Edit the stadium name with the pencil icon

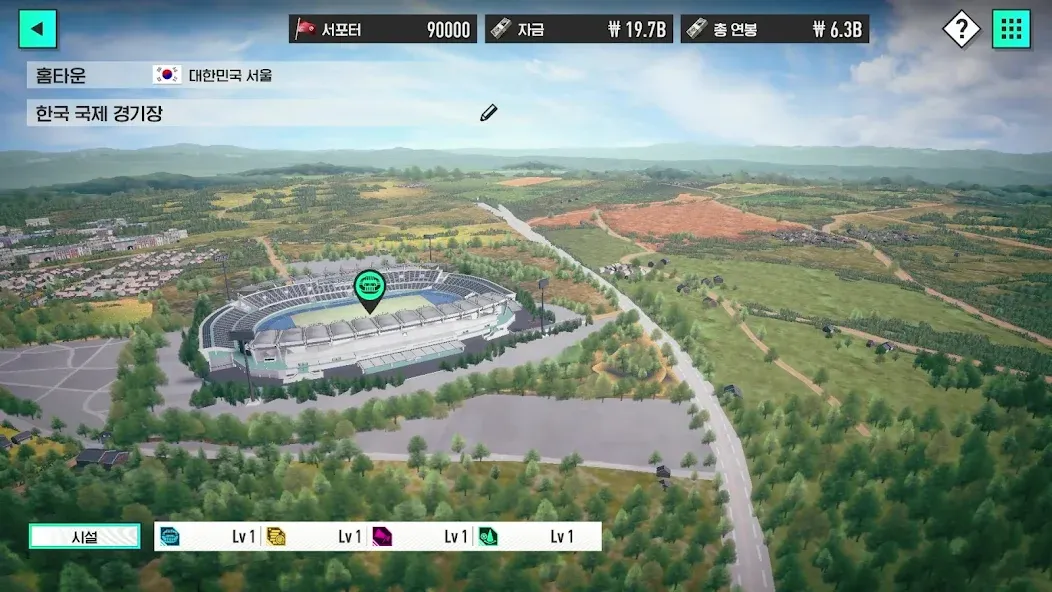pos(488,113)
